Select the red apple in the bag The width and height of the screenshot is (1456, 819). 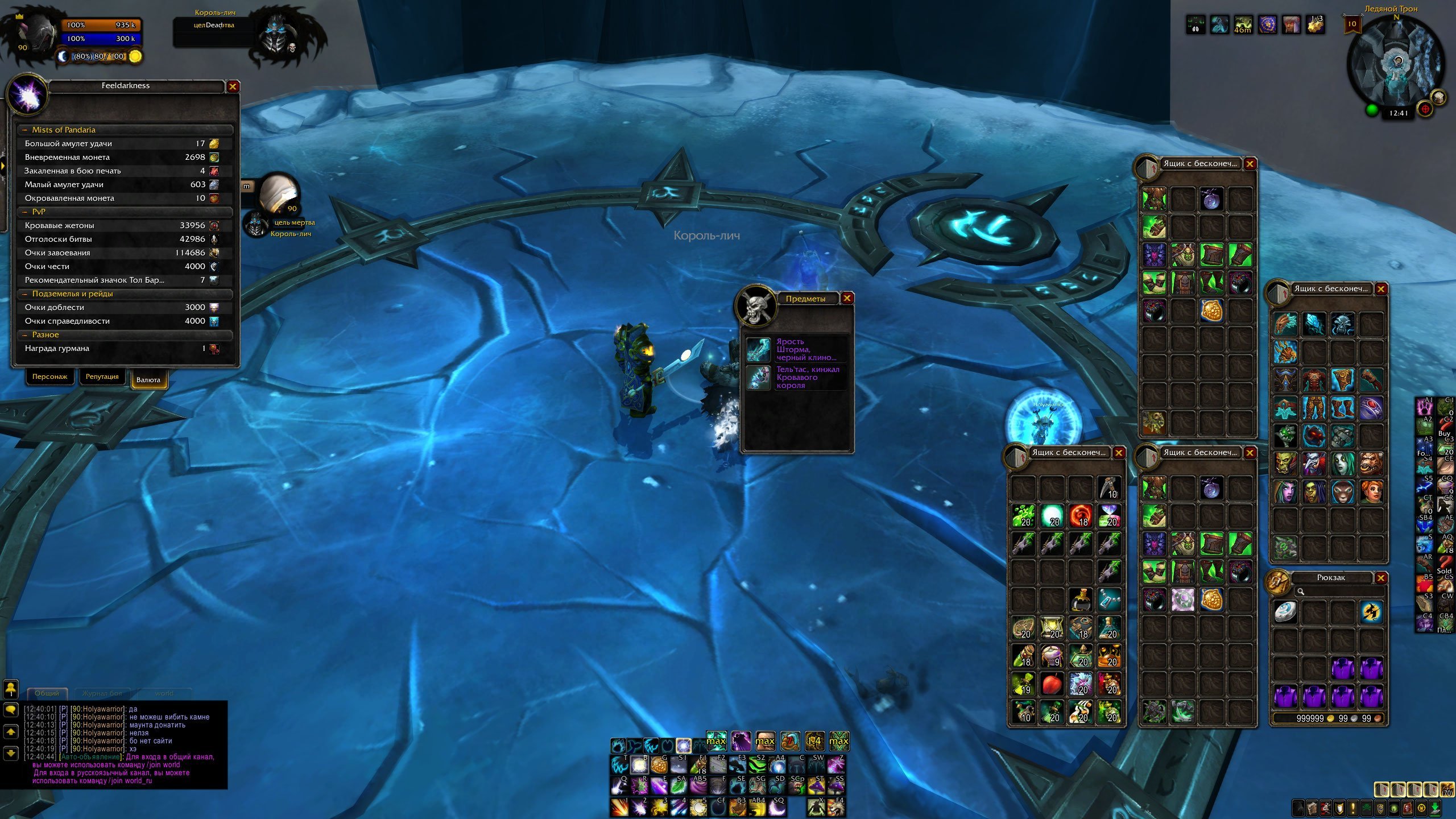point(1052,684)
